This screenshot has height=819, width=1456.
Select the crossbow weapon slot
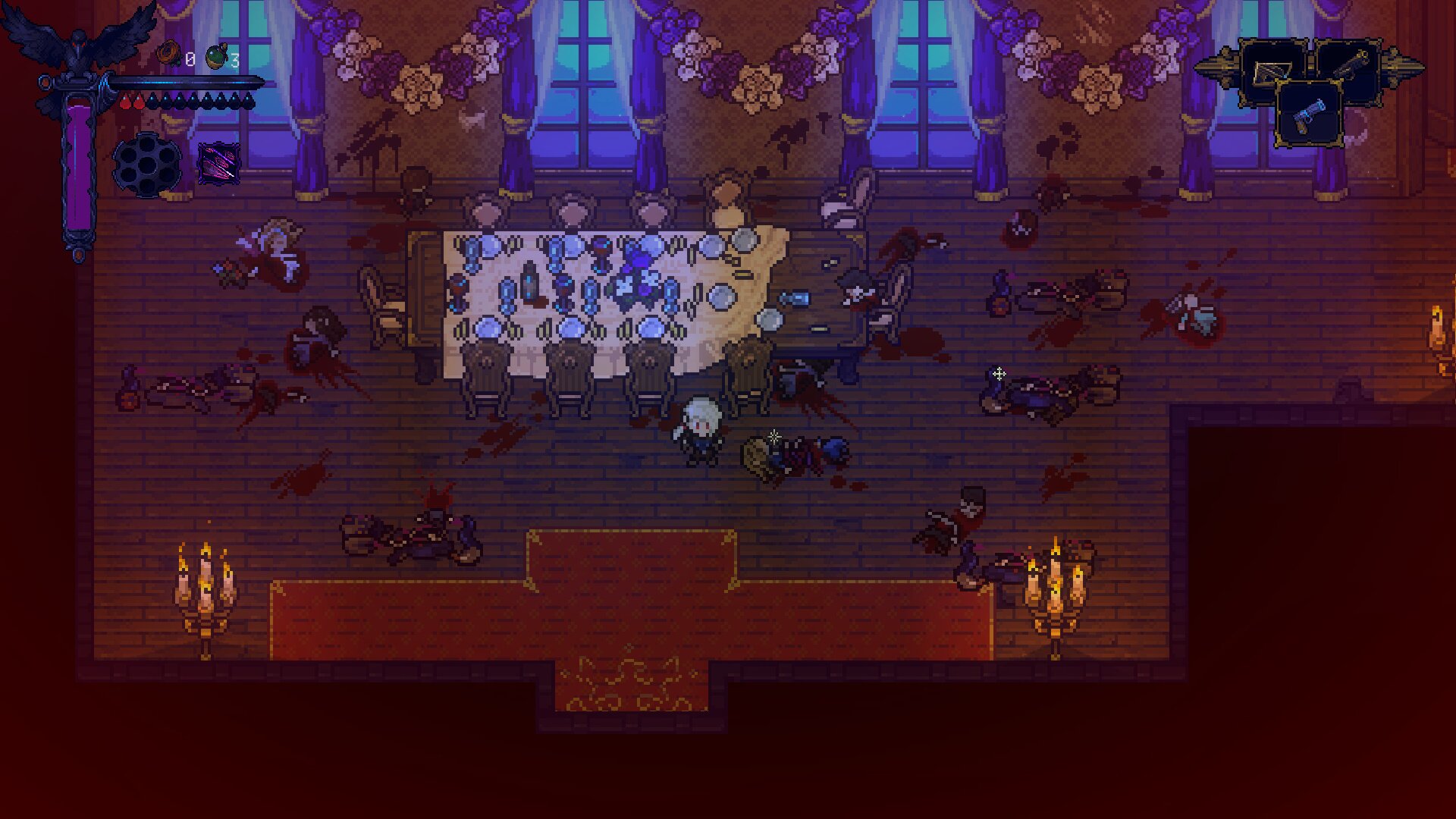[1273, 73]
